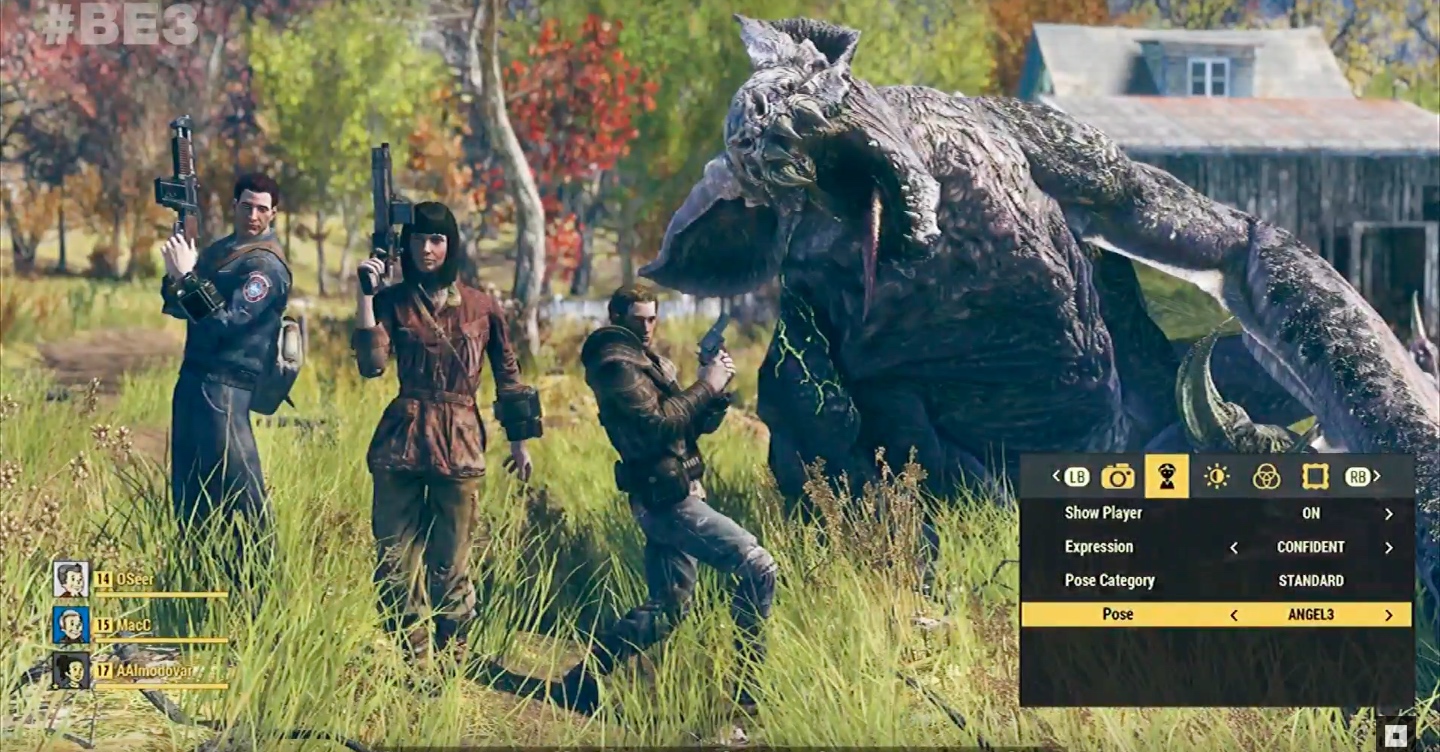1440x752 pixels.
Task: Open the color filters tab
Action: pyautogui.click(x=1266, y=477)
